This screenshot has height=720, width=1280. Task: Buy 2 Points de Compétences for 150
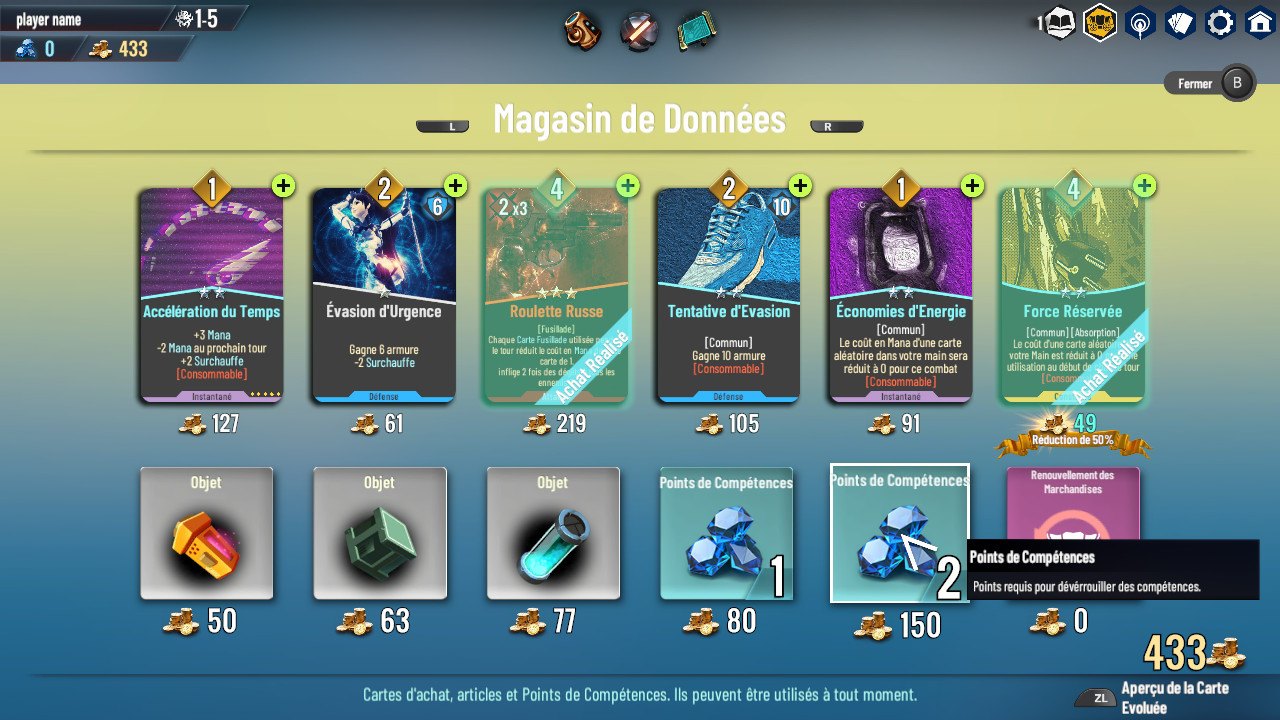click(899, 534)
